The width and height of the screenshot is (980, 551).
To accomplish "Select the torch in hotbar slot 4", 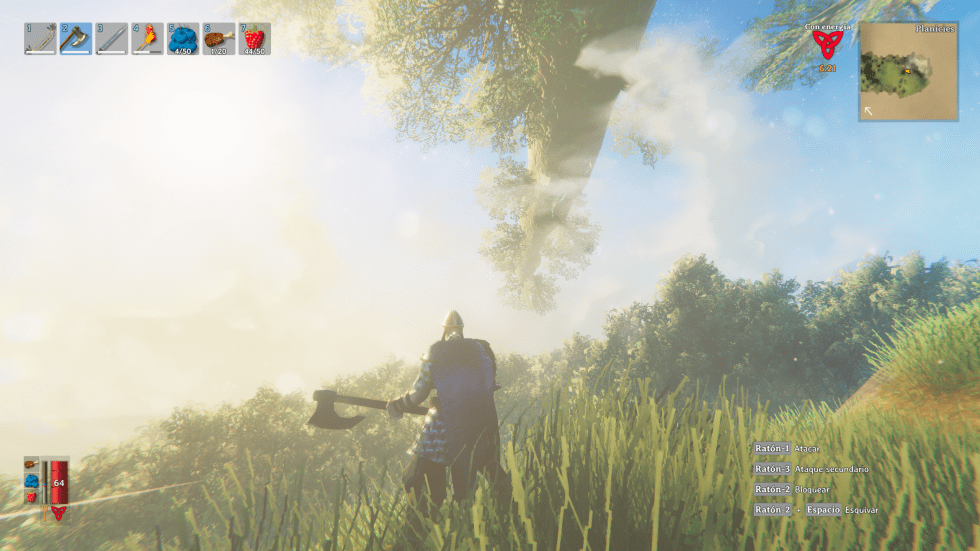I will pyautogui.click(x=148, y=39).
